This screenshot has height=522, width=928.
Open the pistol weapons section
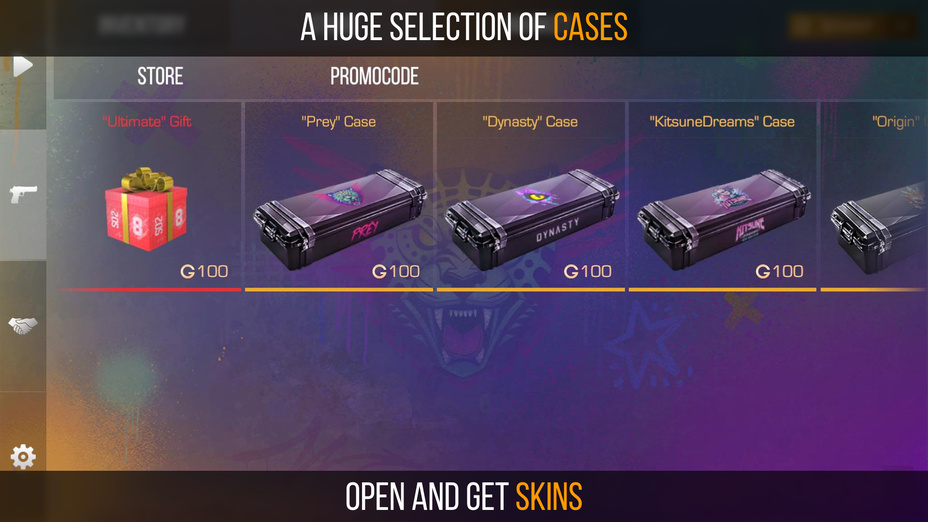click(x=23, y=194)
